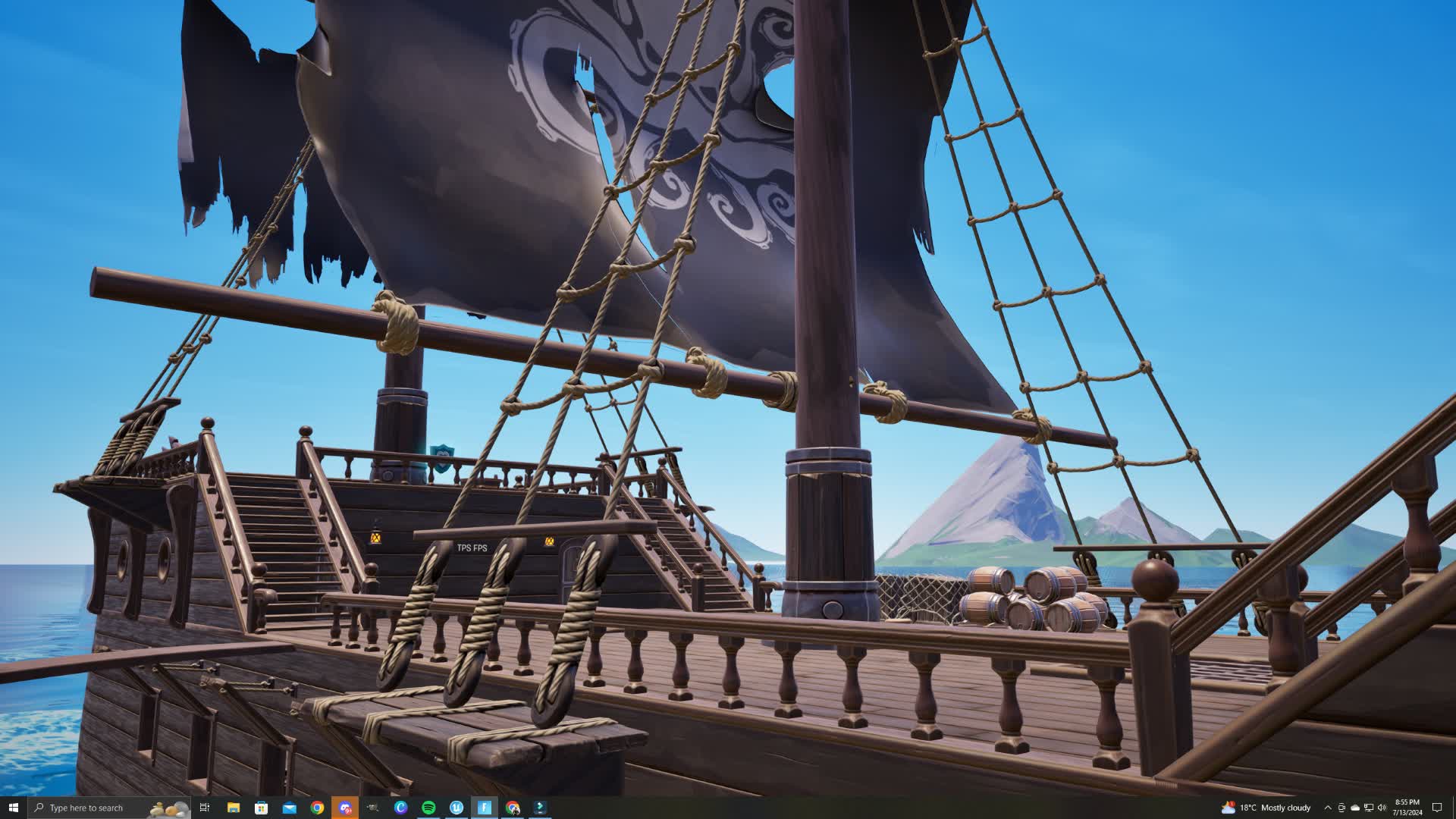Toggle Task View
This screenshot has height=819, width=1456.
click(205, 808)
